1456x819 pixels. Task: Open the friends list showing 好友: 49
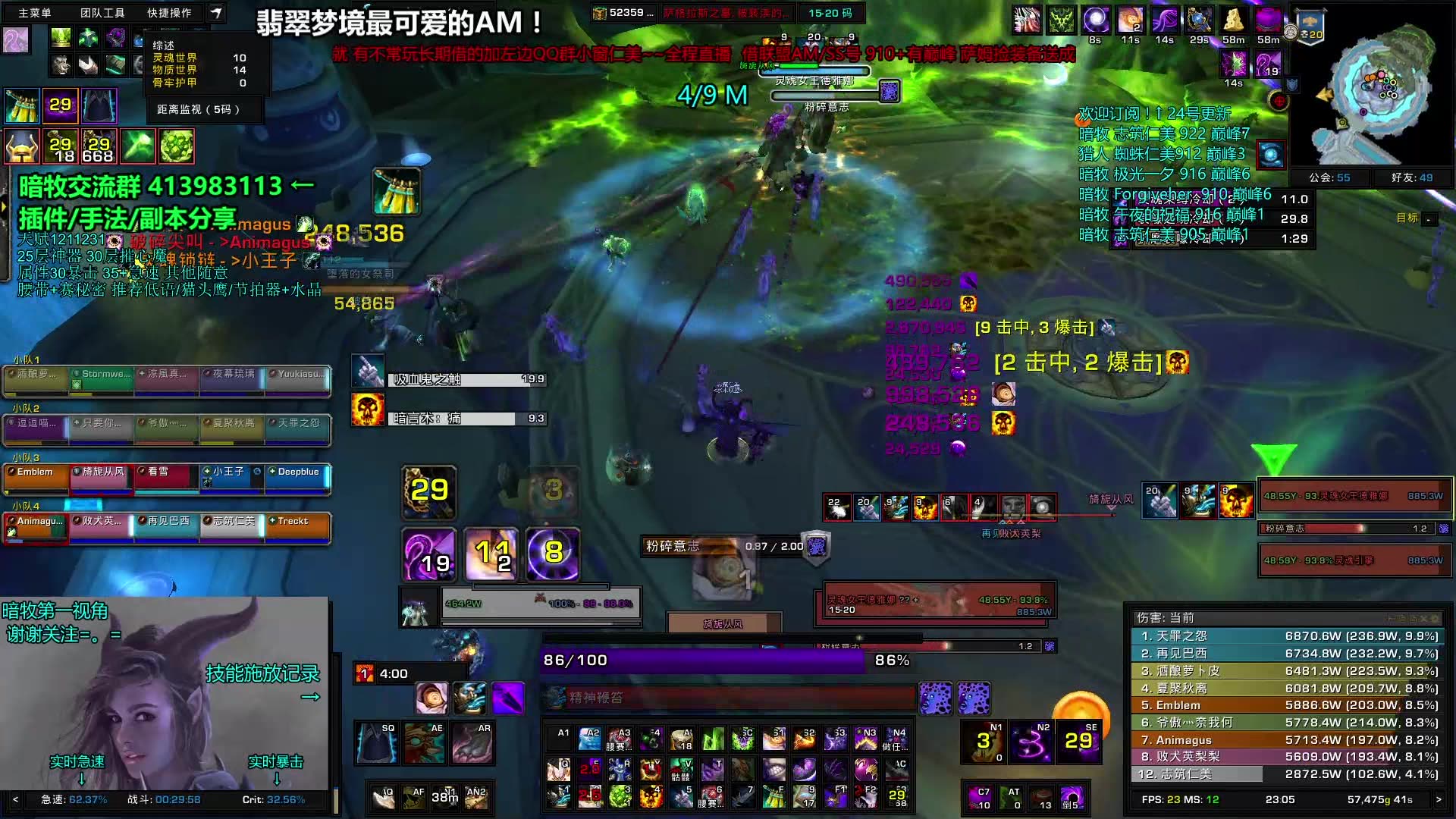[1411, 177]
